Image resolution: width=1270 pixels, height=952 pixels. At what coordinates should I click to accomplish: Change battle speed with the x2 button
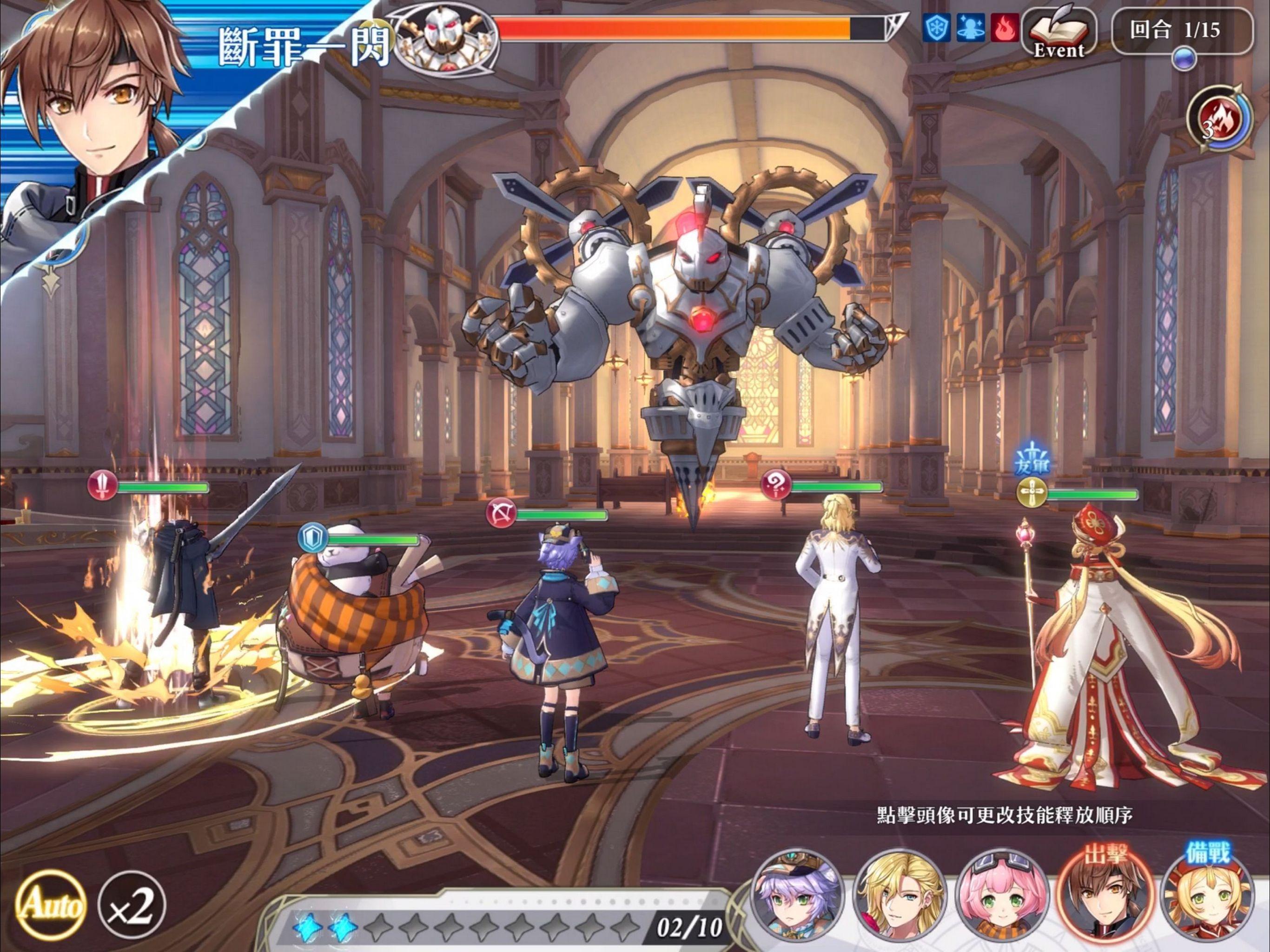pyautogui.click(x=132, y=906)
